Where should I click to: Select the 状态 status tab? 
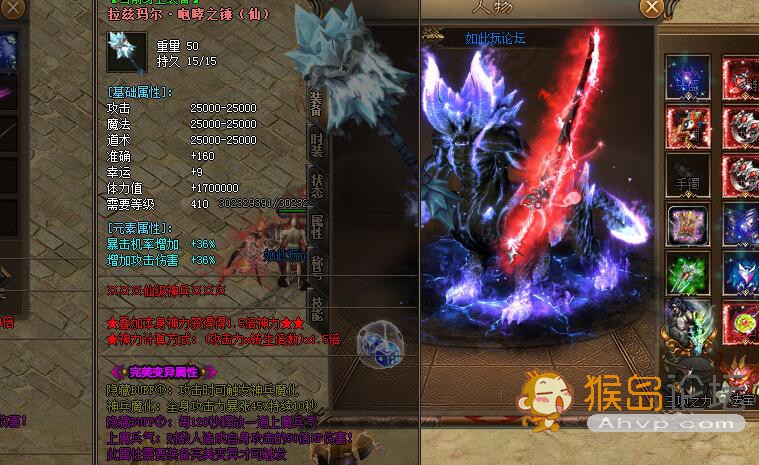(316, 184)
